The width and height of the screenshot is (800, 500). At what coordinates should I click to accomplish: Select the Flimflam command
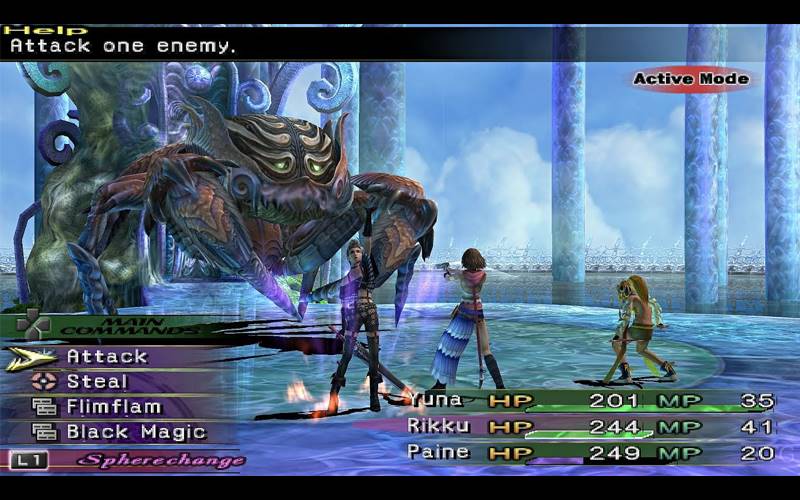tap(114, 407)
